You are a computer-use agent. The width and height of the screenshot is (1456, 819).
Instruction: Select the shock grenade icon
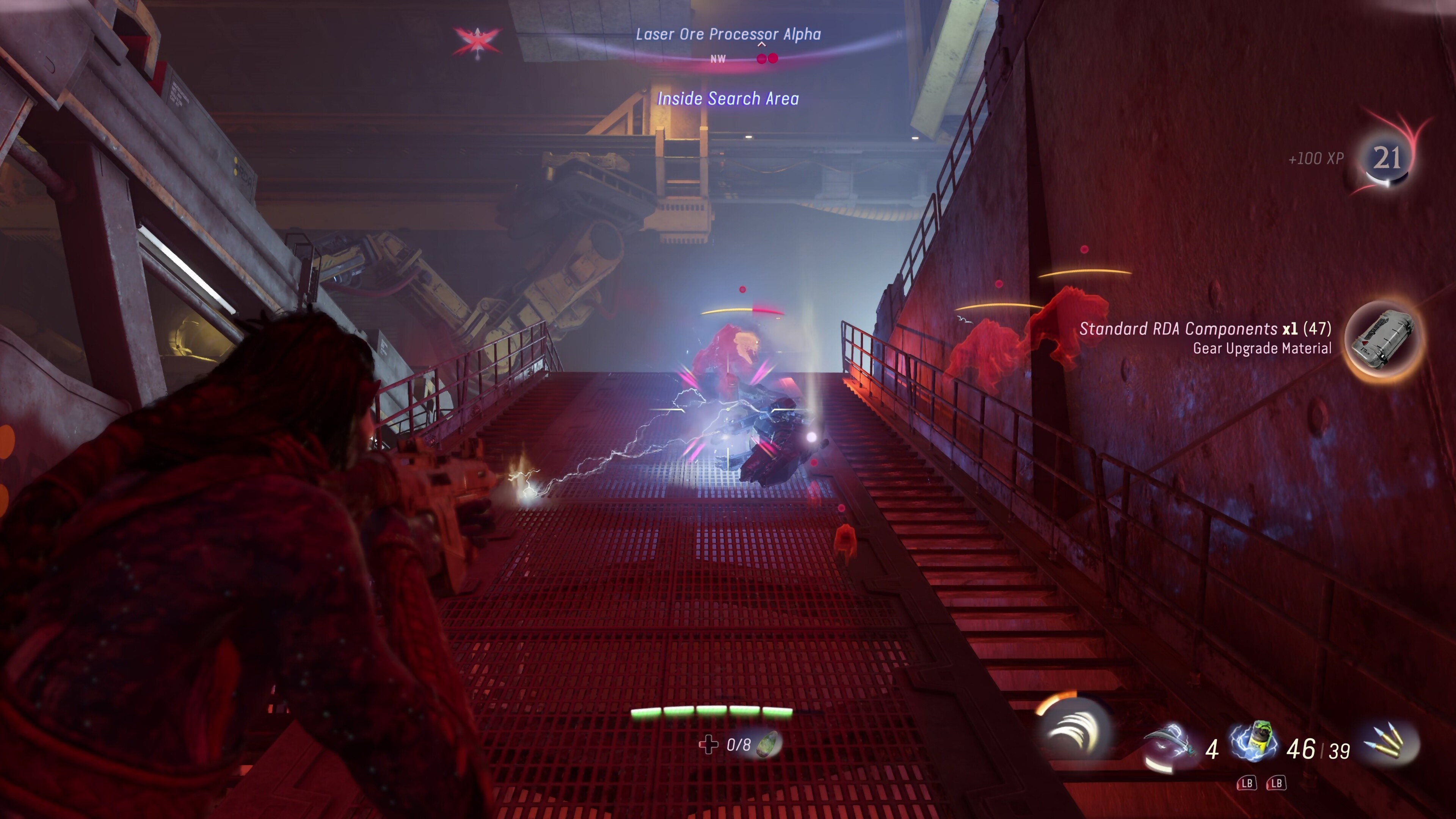1255,742
